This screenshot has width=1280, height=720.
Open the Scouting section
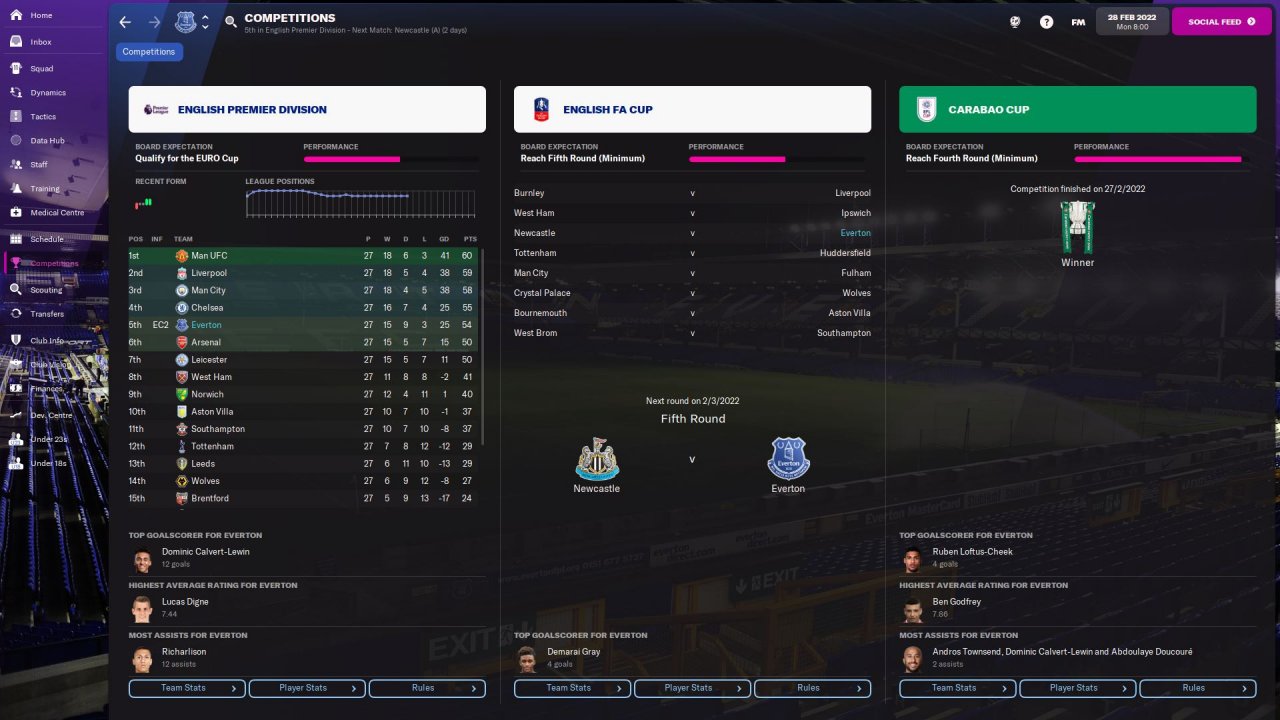(45, 290)
